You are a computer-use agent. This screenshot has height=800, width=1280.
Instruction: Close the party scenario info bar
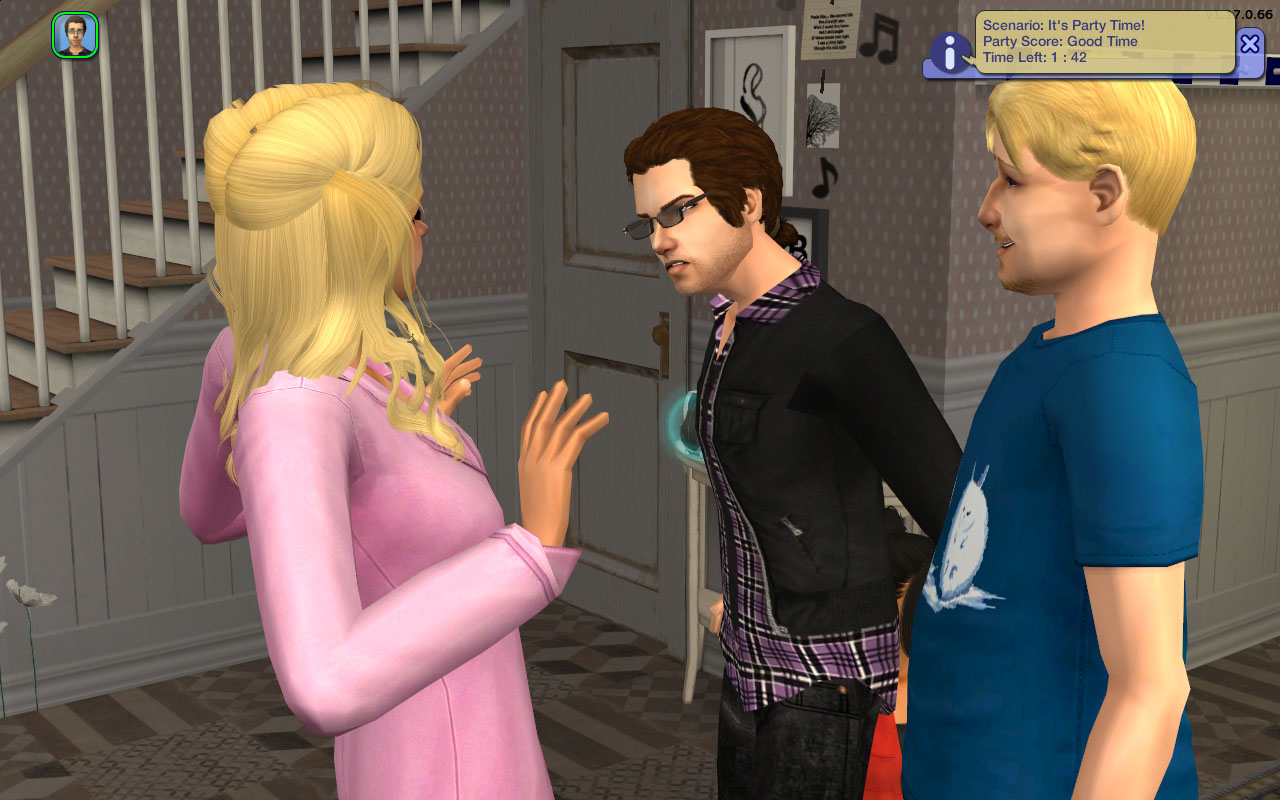[x=1250, y=43]
